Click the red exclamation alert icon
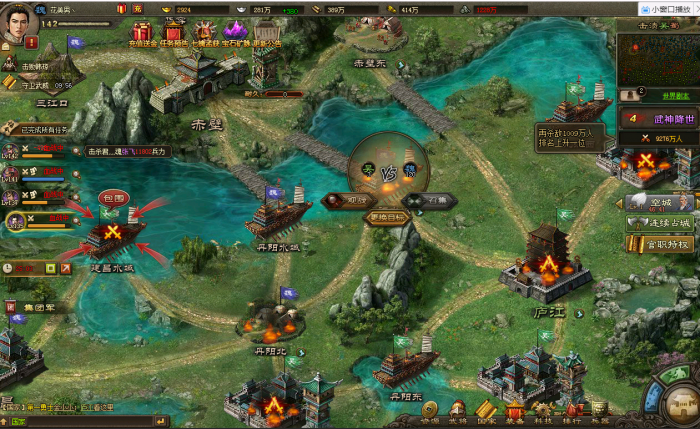 coord(31,44)
